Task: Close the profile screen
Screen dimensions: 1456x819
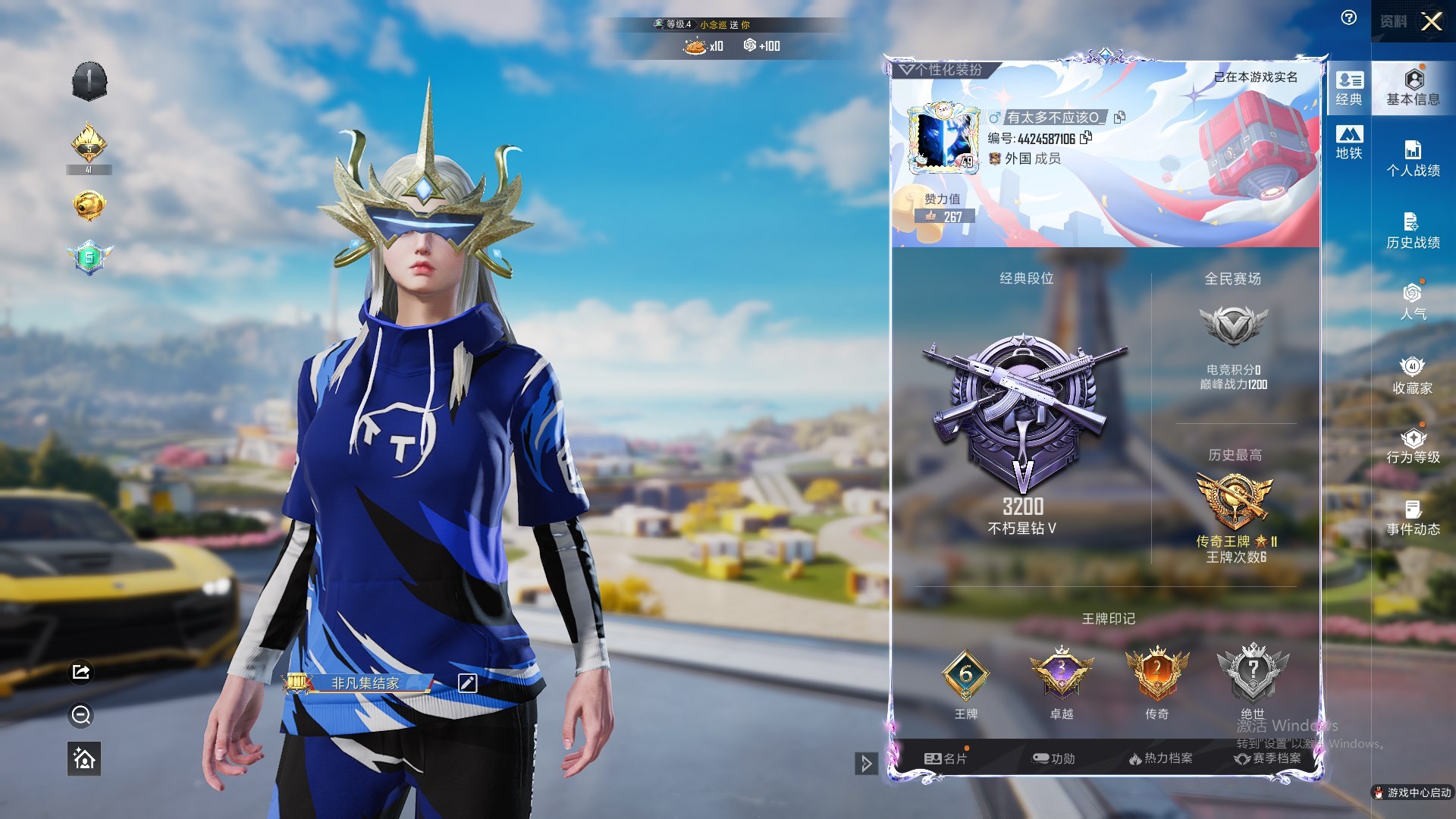Action: [x=1431, y=21]
